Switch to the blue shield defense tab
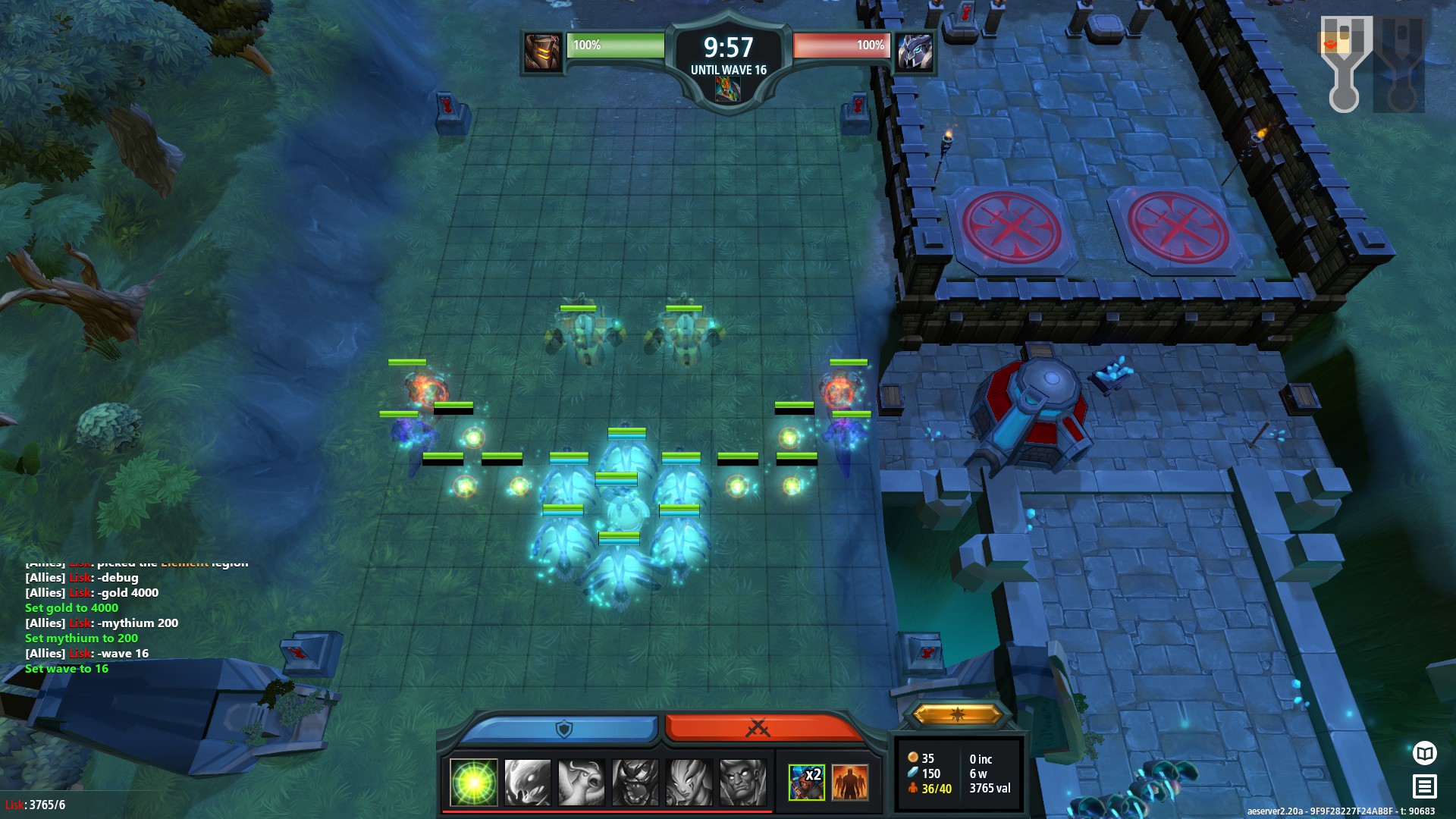The width and height of the screenshot is (1456, 819). click(x=561, y=729)
